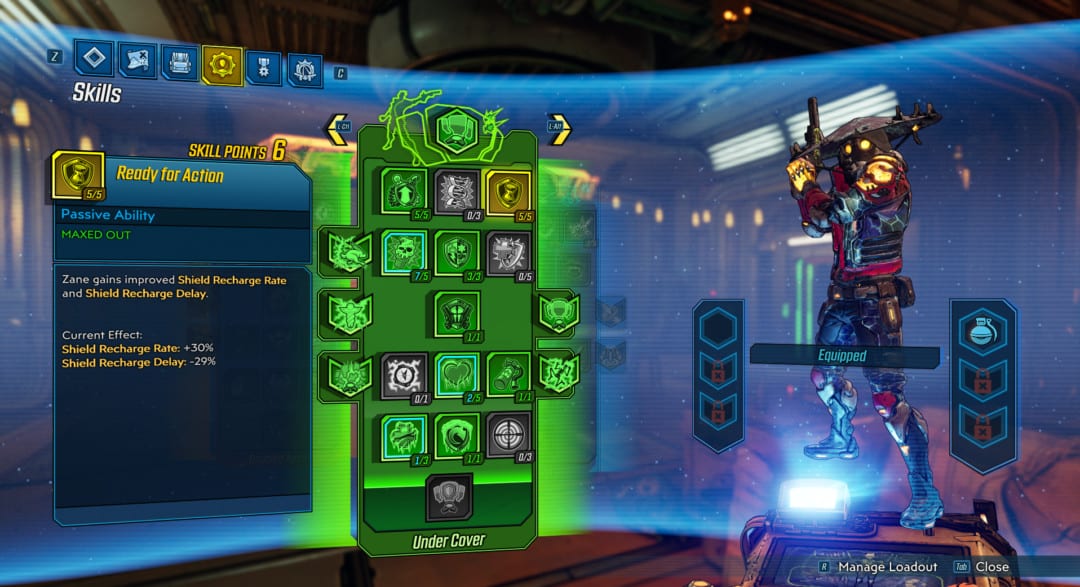Select the Barrier action skill atop the tree
Screen dimensions: 1080x587
point(456,129)
